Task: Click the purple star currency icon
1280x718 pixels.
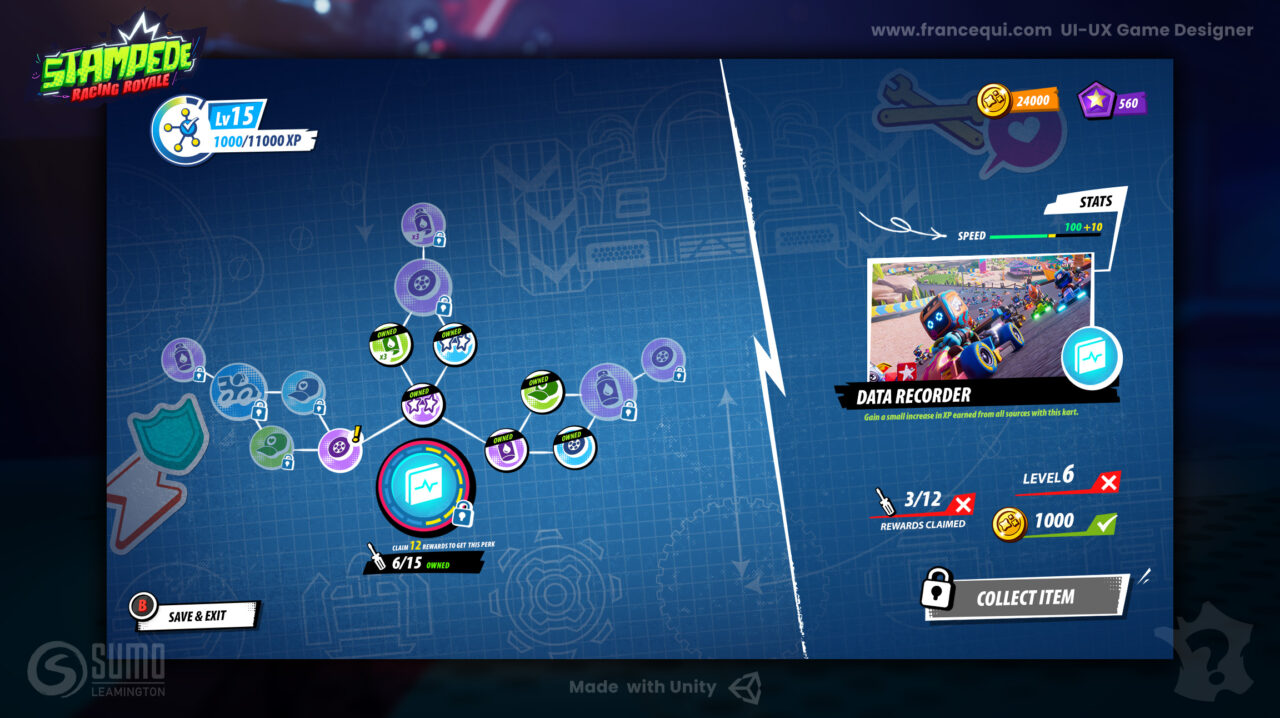Action: click(x=1097, y=101)
